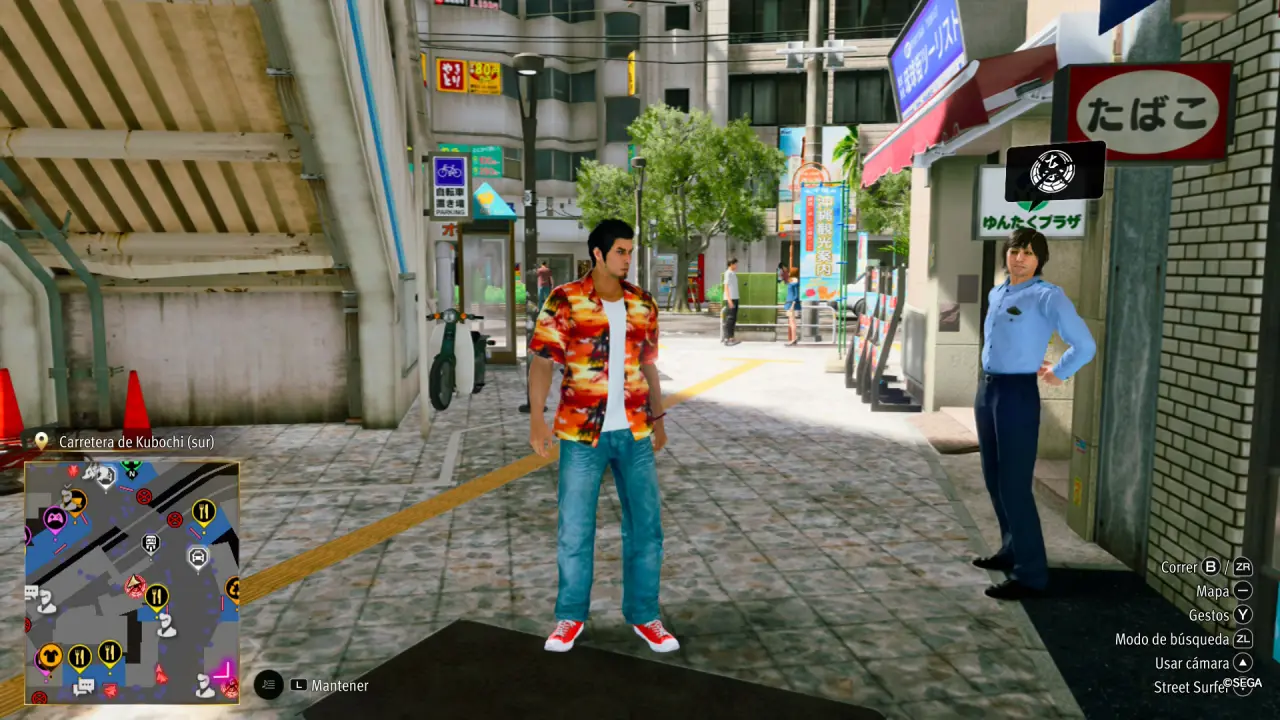Select the pink gamepad arcade marker
This screenshot has height=720, width=1280.
[x=54, y=519]
